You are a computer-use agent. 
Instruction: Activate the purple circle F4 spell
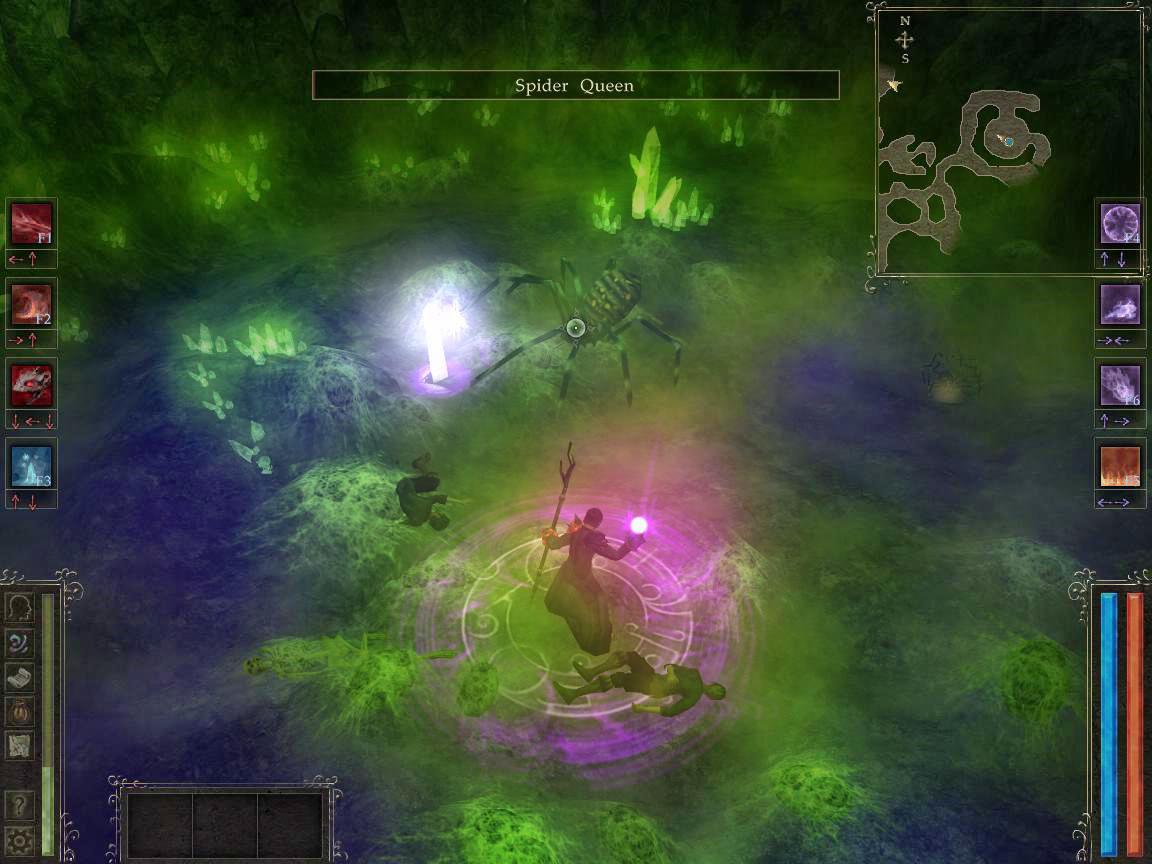pyautogui.click(x=1120, y=223)
